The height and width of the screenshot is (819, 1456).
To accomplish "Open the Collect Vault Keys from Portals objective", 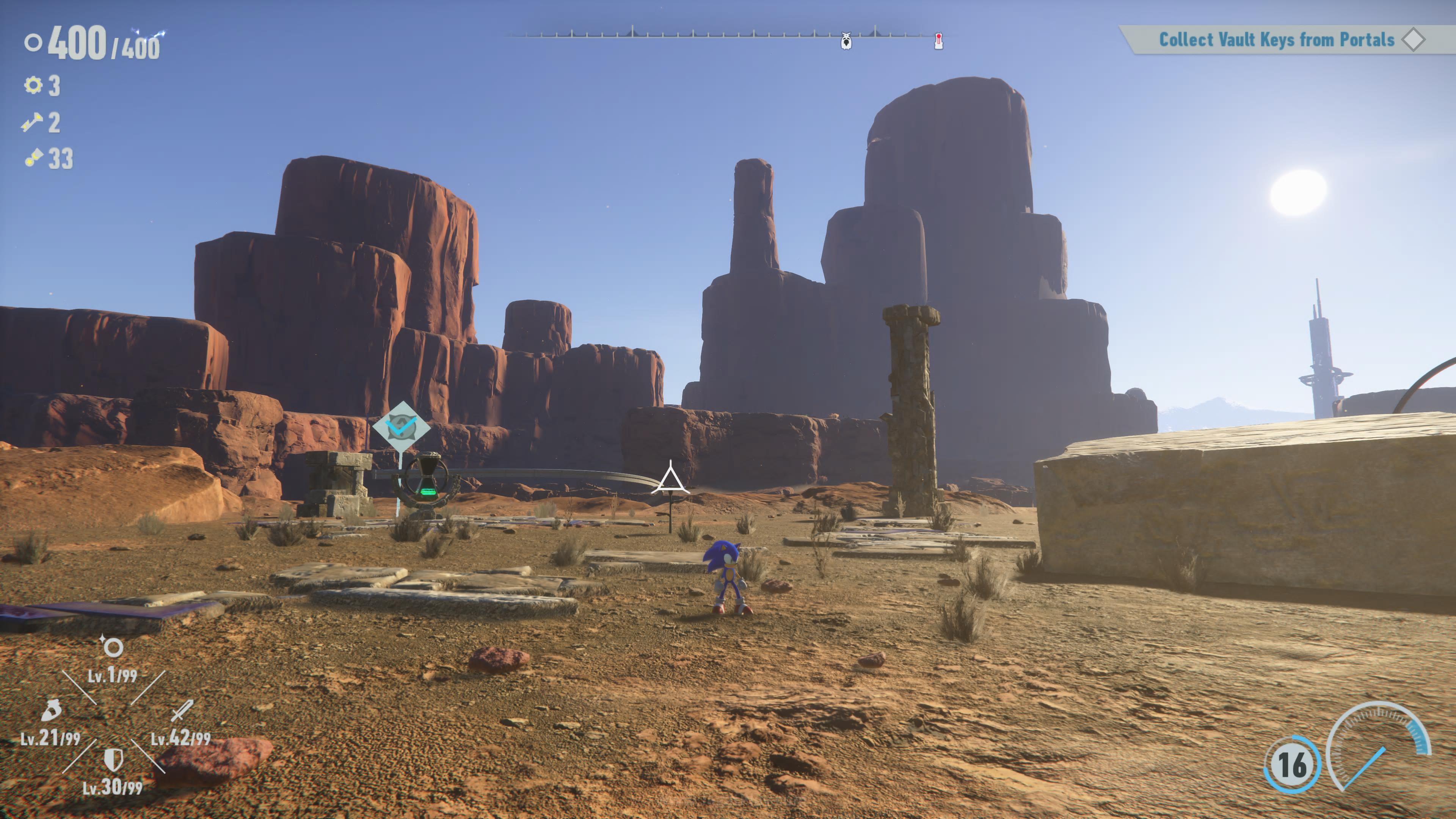I will (1276, 39).
